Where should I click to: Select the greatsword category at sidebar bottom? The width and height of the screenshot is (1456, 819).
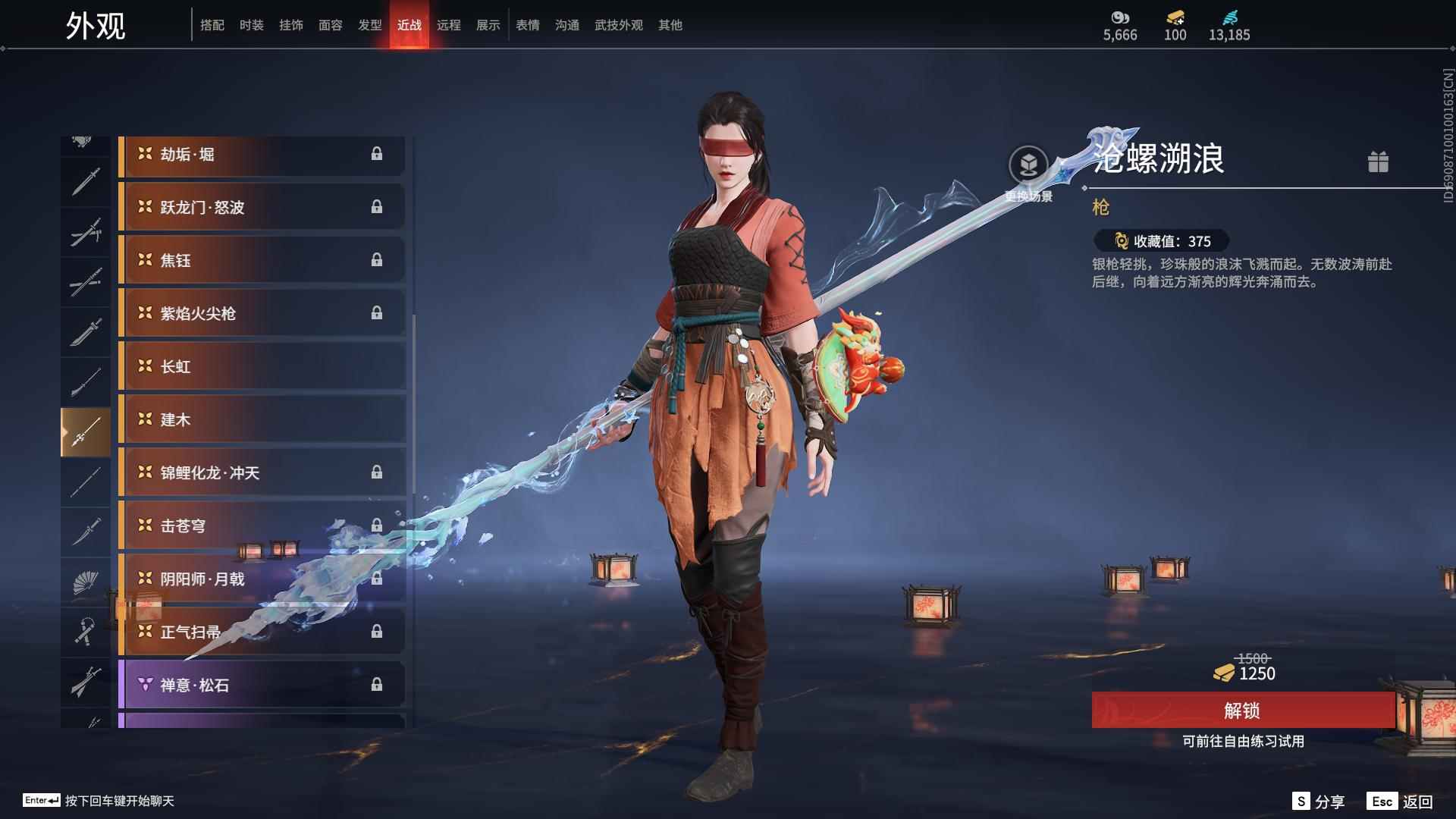pos(85,682)
